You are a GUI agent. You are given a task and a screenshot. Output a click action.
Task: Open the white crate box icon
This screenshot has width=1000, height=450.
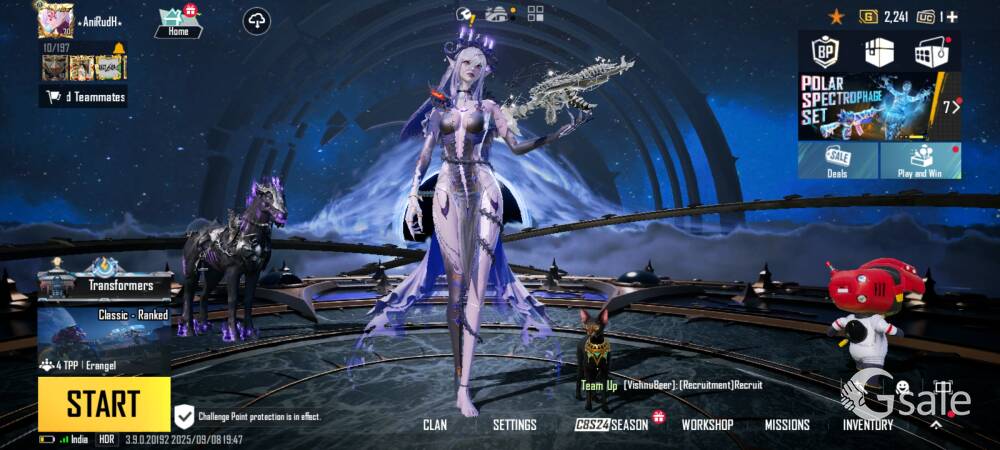click(879, 51)
